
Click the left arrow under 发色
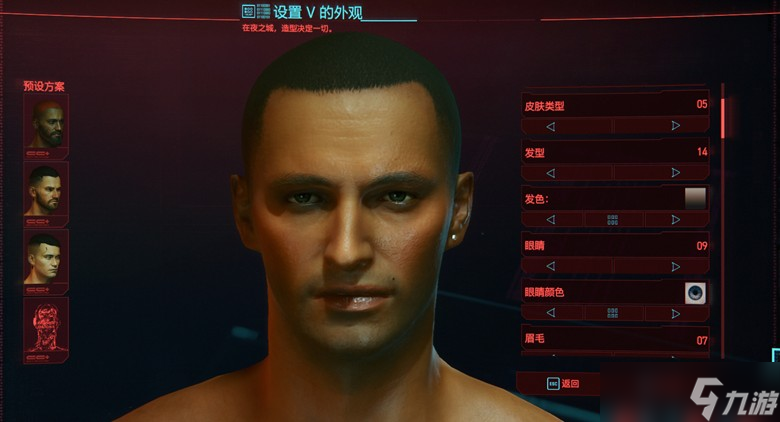551,220
